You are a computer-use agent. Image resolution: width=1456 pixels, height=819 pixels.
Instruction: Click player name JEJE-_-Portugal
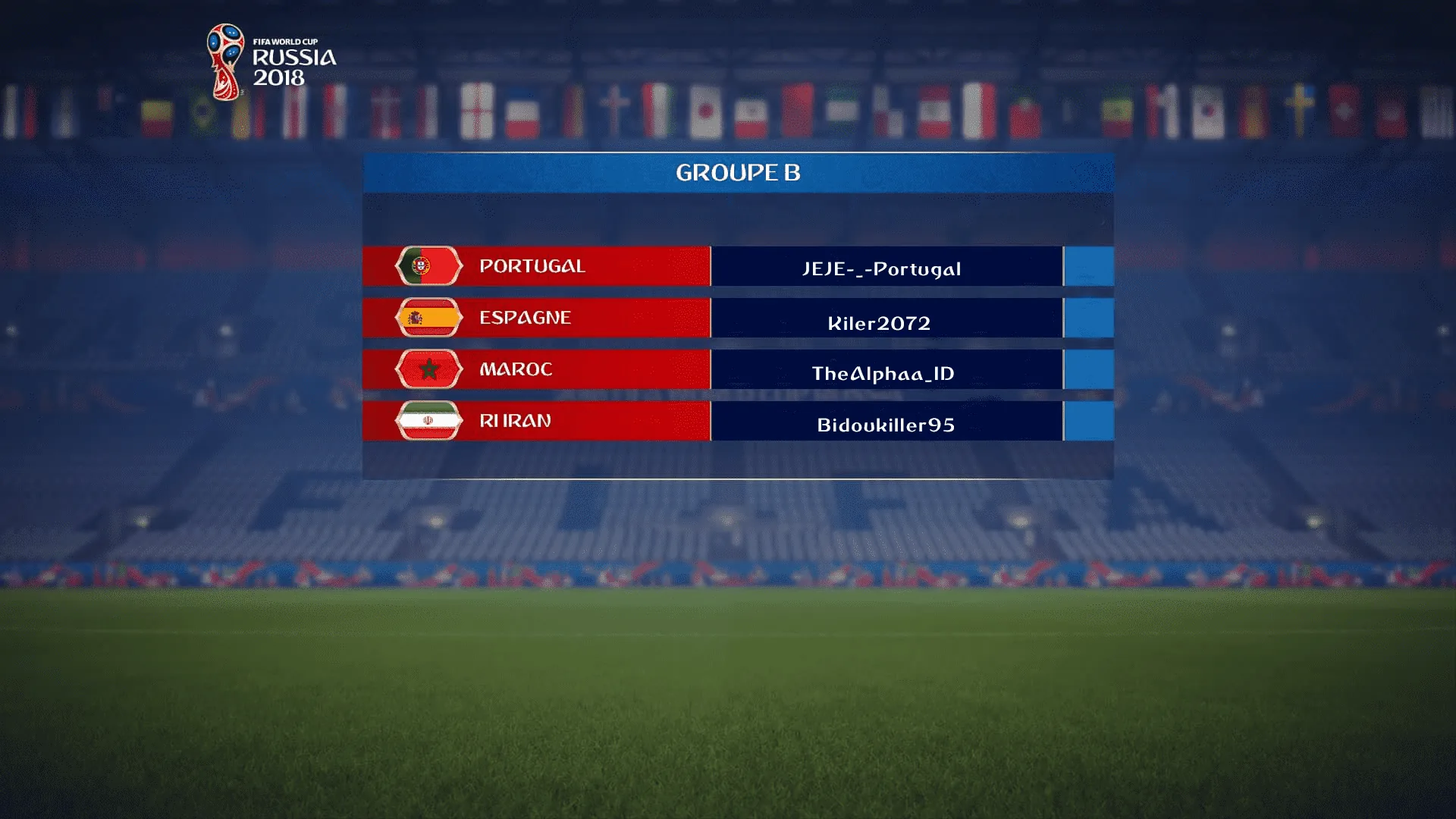click(x=882, y=268)
